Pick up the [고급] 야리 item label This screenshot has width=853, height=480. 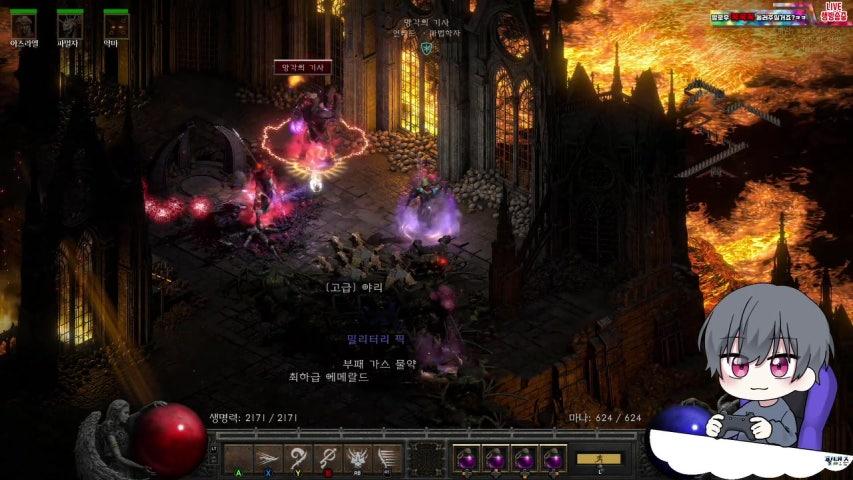coord(354,286)
